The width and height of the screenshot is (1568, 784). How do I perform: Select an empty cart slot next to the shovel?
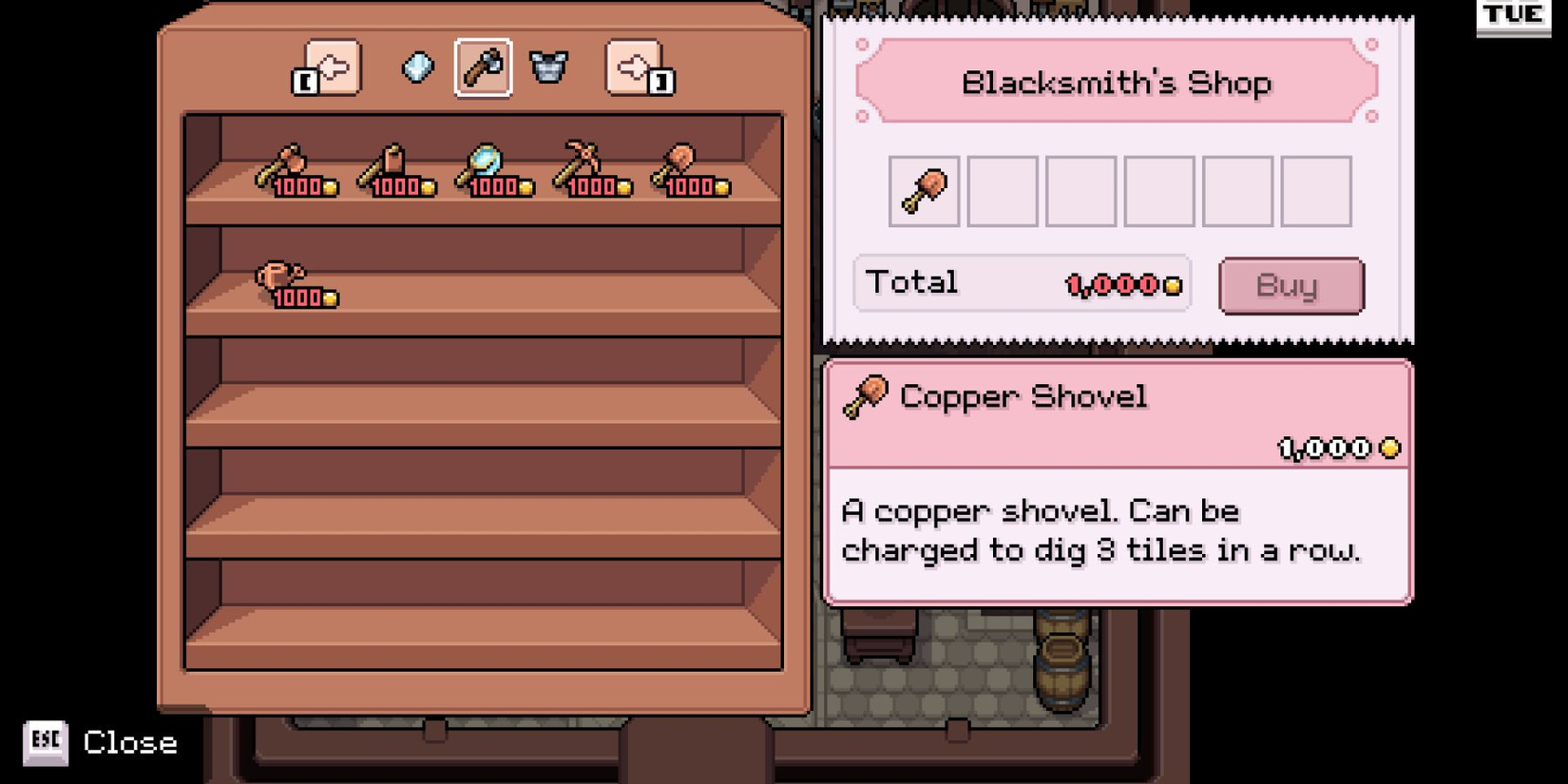pos(1001,190)
